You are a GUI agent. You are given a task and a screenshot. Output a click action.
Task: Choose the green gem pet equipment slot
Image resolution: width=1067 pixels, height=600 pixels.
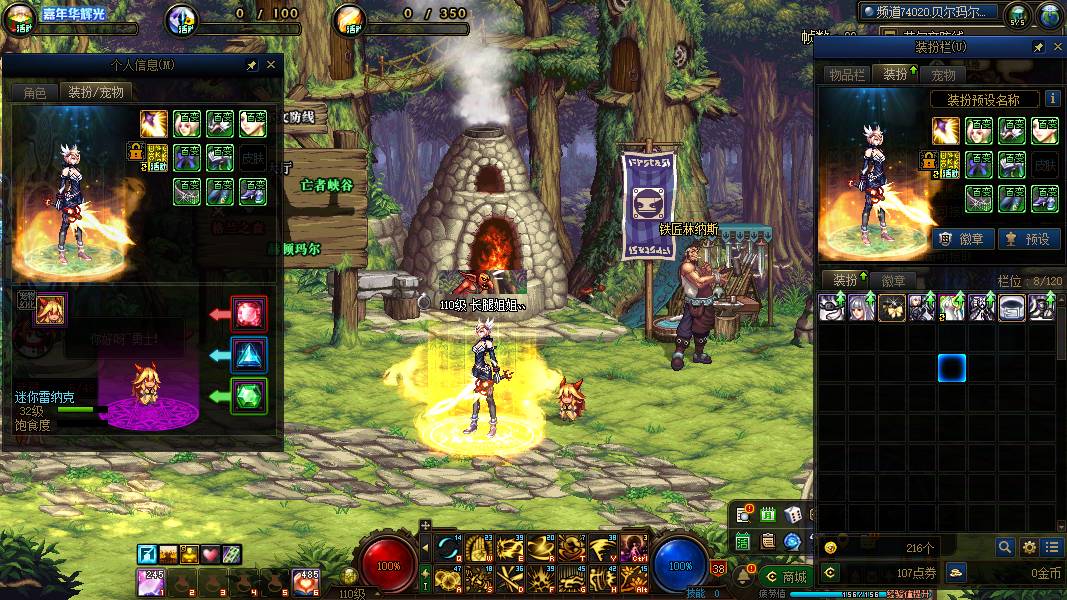point(249,395)
